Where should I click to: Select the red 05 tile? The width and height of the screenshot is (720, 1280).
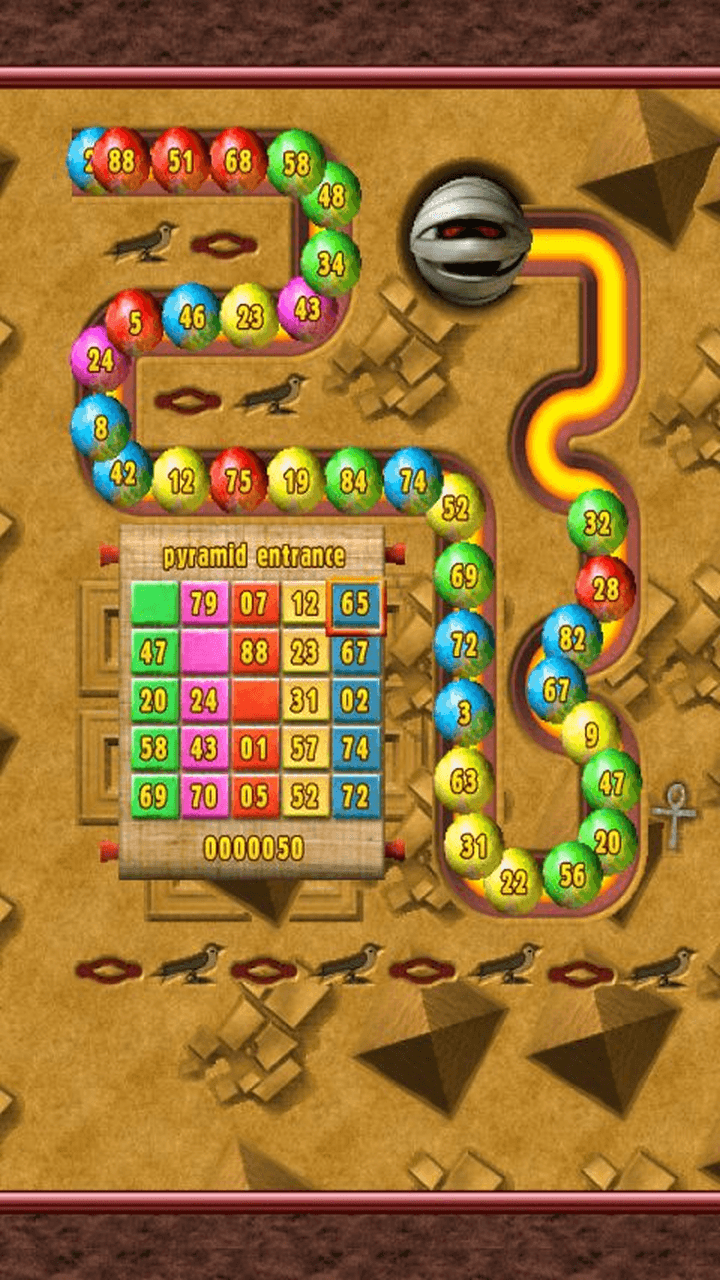(x=255, y=796)
